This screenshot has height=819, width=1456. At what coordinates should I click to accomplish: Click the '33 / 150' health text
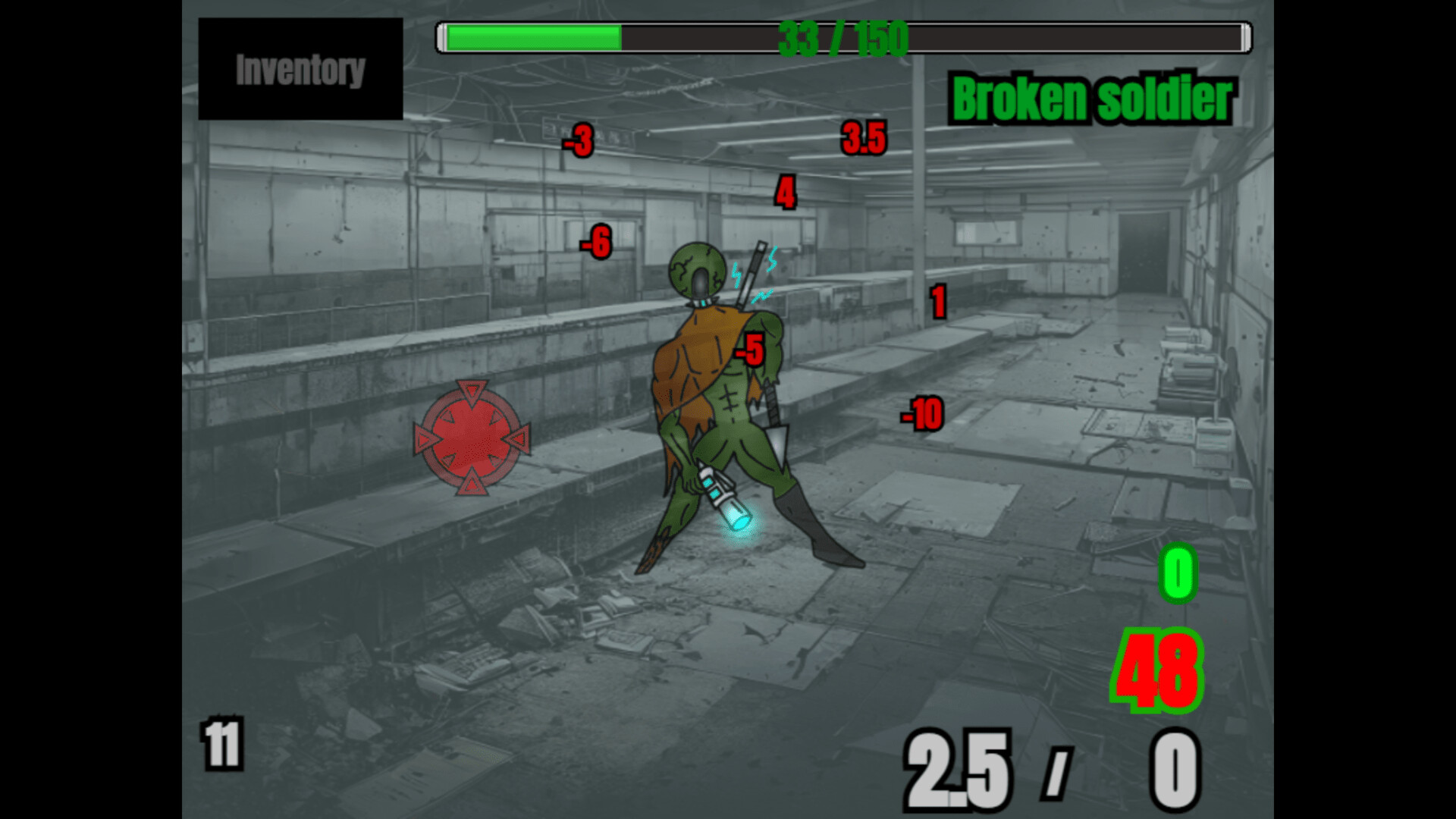pos(844,36)
